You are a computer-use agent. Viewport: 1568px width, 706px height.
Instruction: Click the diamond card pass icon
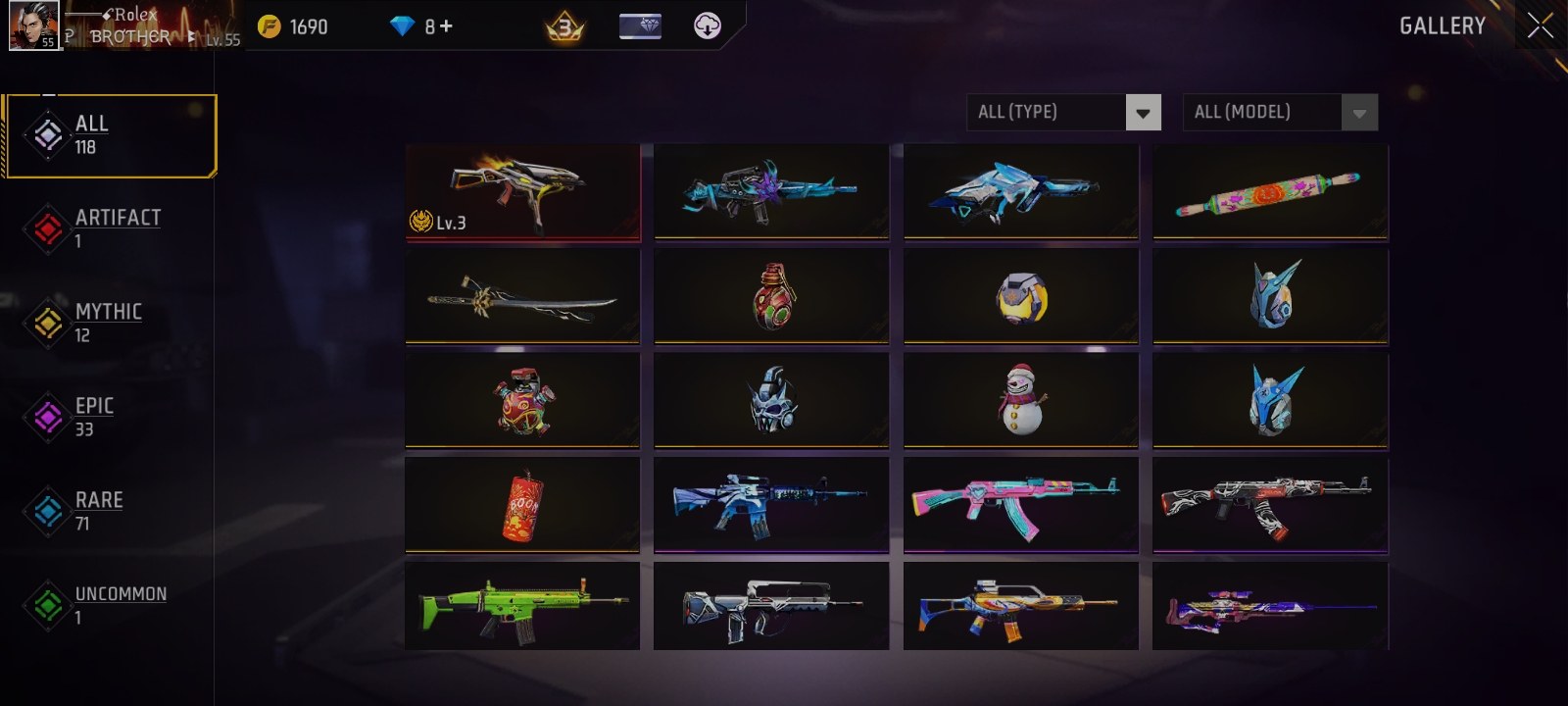[x=642, y=26]
